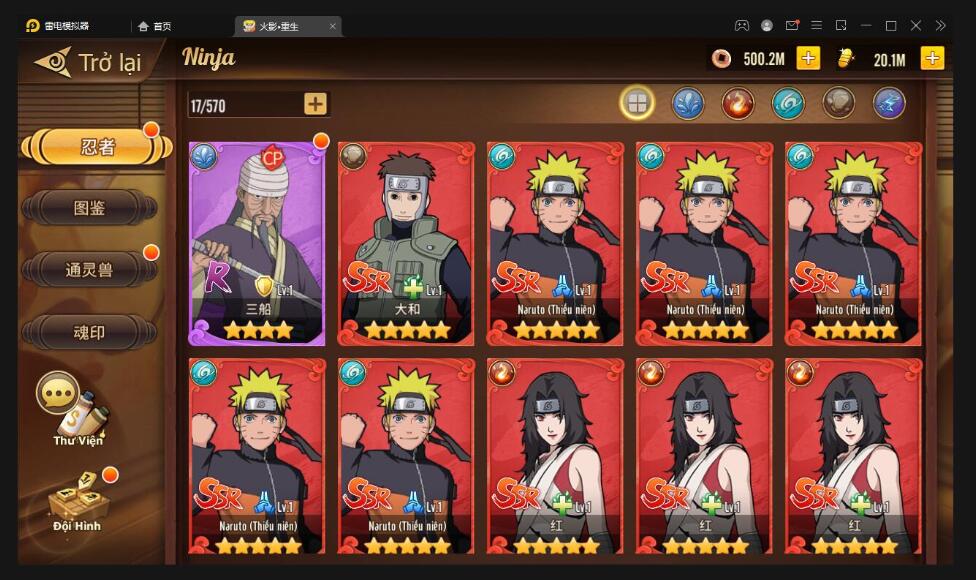976x580 pixels.
Task: Close the 火影-重生 emulator tab
Action: 333,26
